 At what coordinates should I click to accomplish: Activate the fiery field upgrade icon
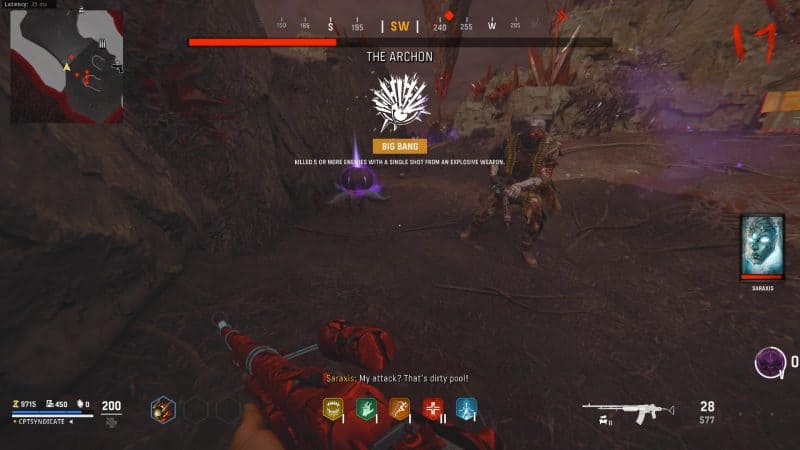pos(163,409)
